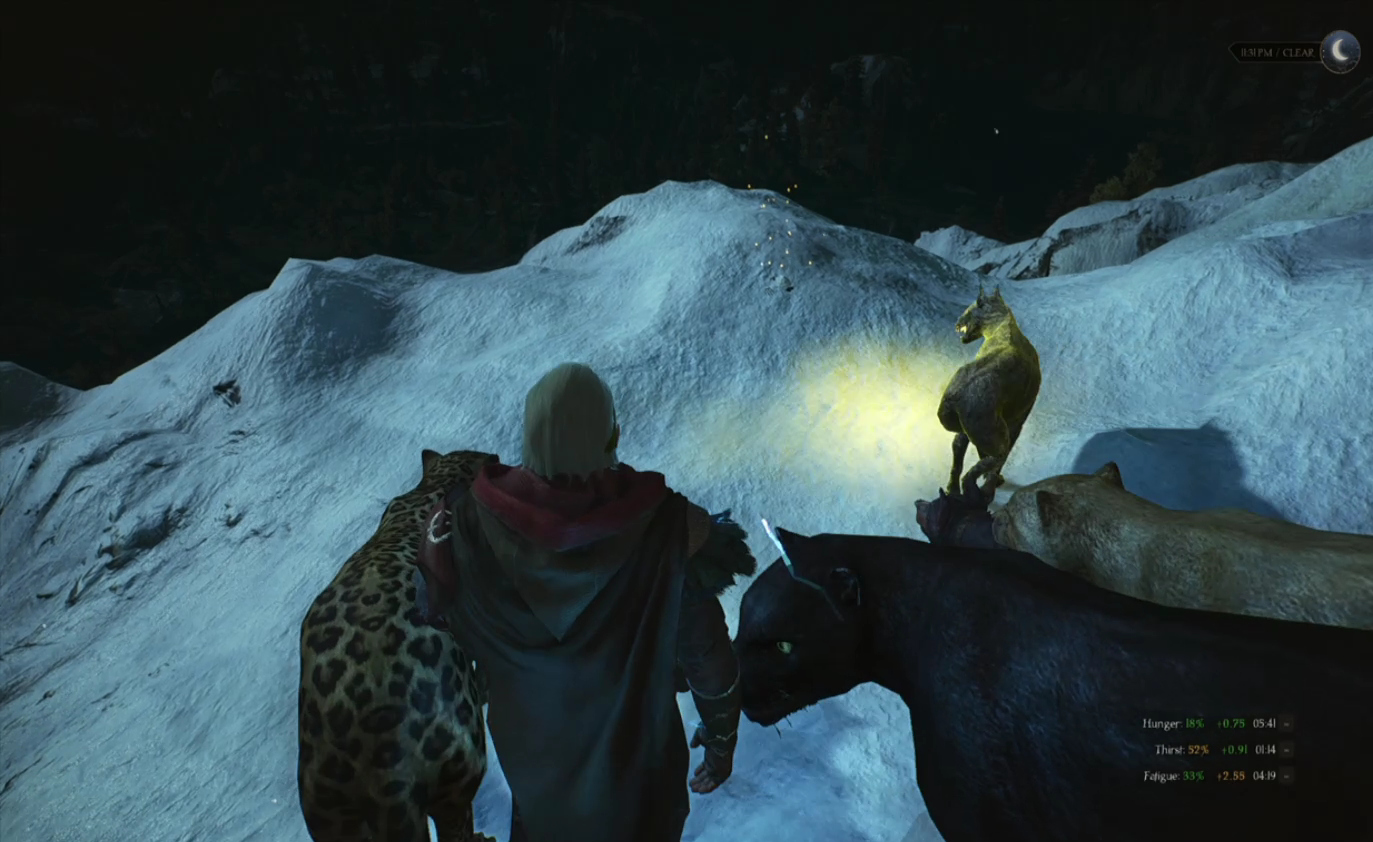
Task: Click the minus button beside Fatigue
Action: [x=1287, y=775]
